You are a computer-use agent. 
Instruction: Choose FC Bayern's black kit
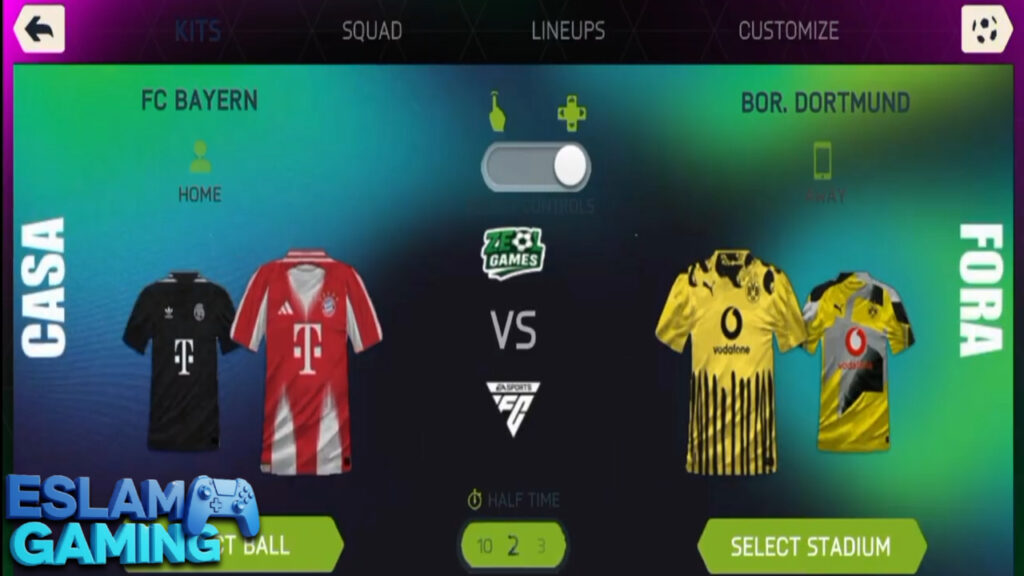(178, 360)
